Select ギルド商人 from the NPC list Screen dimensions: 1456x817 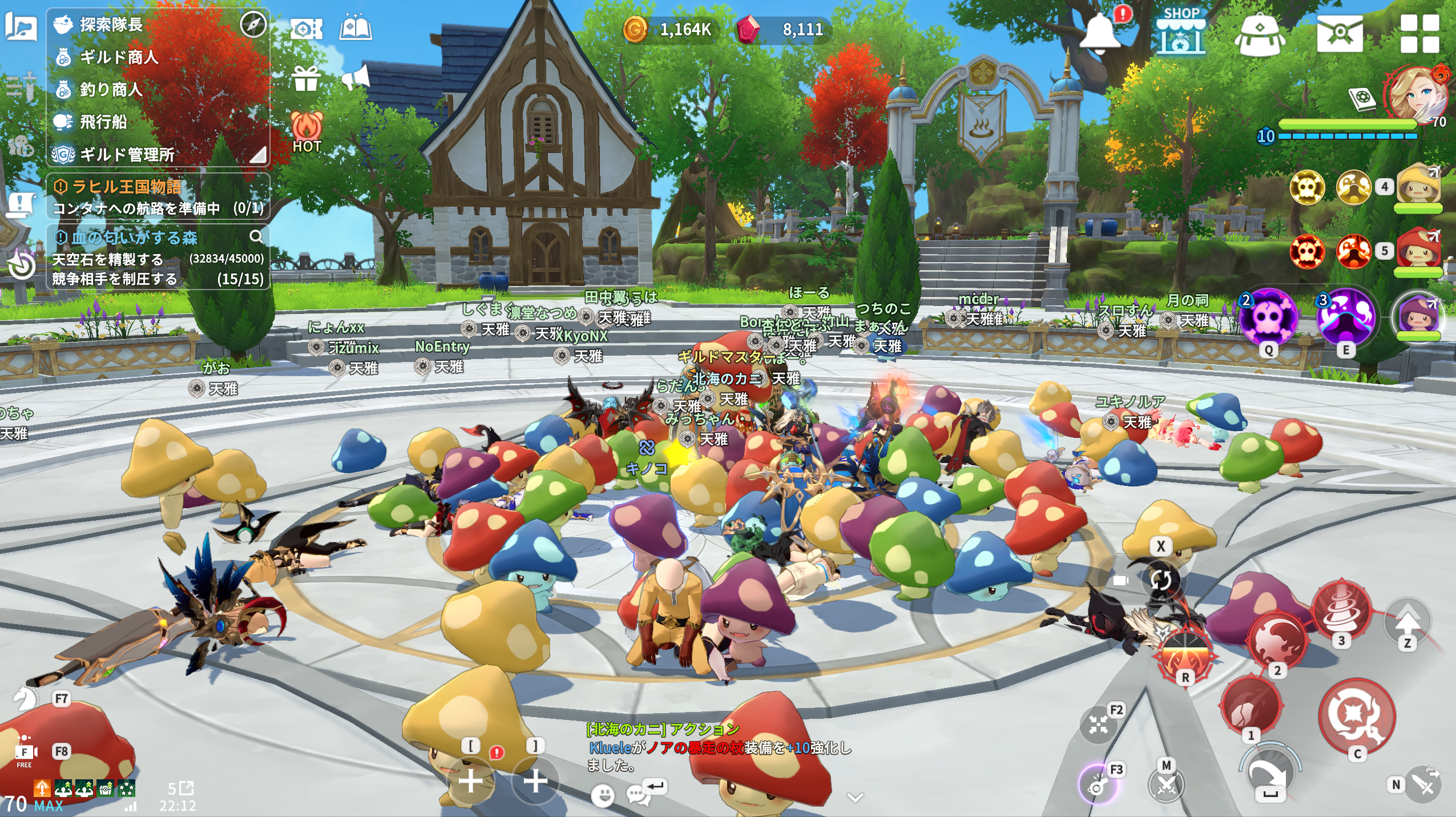tap(119, 57)
